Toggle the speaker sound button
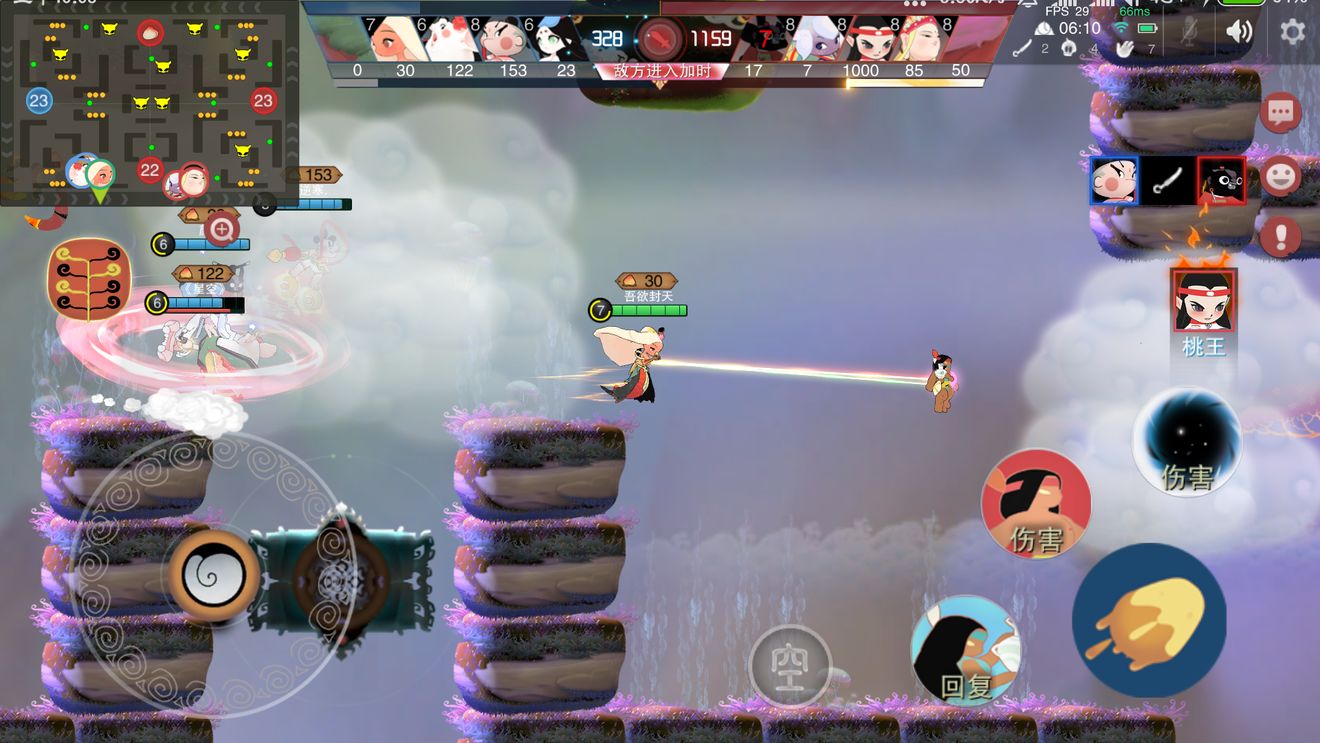 [1239, 31]
